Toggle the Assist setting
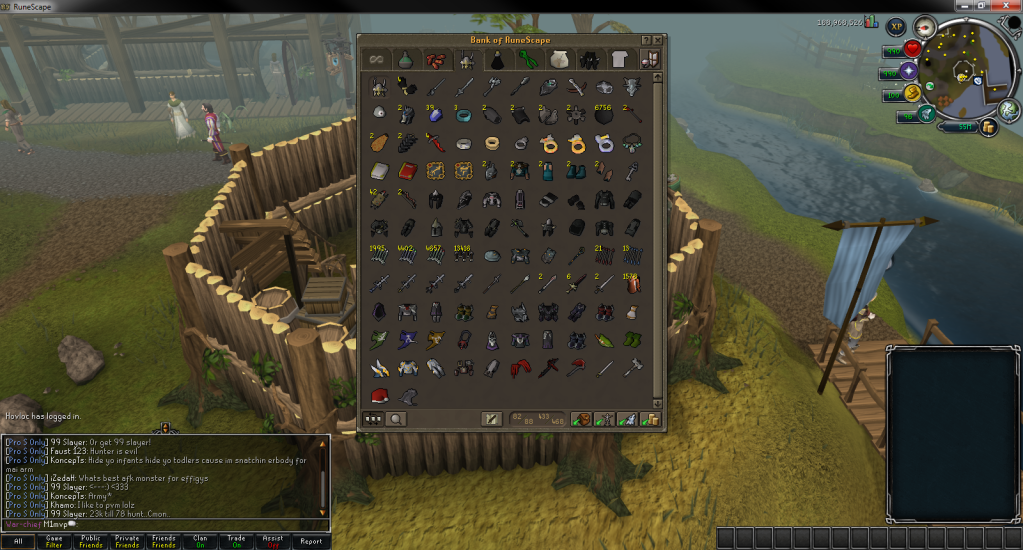The width and height of the screenshot is (1023, 550). point(273,541)
